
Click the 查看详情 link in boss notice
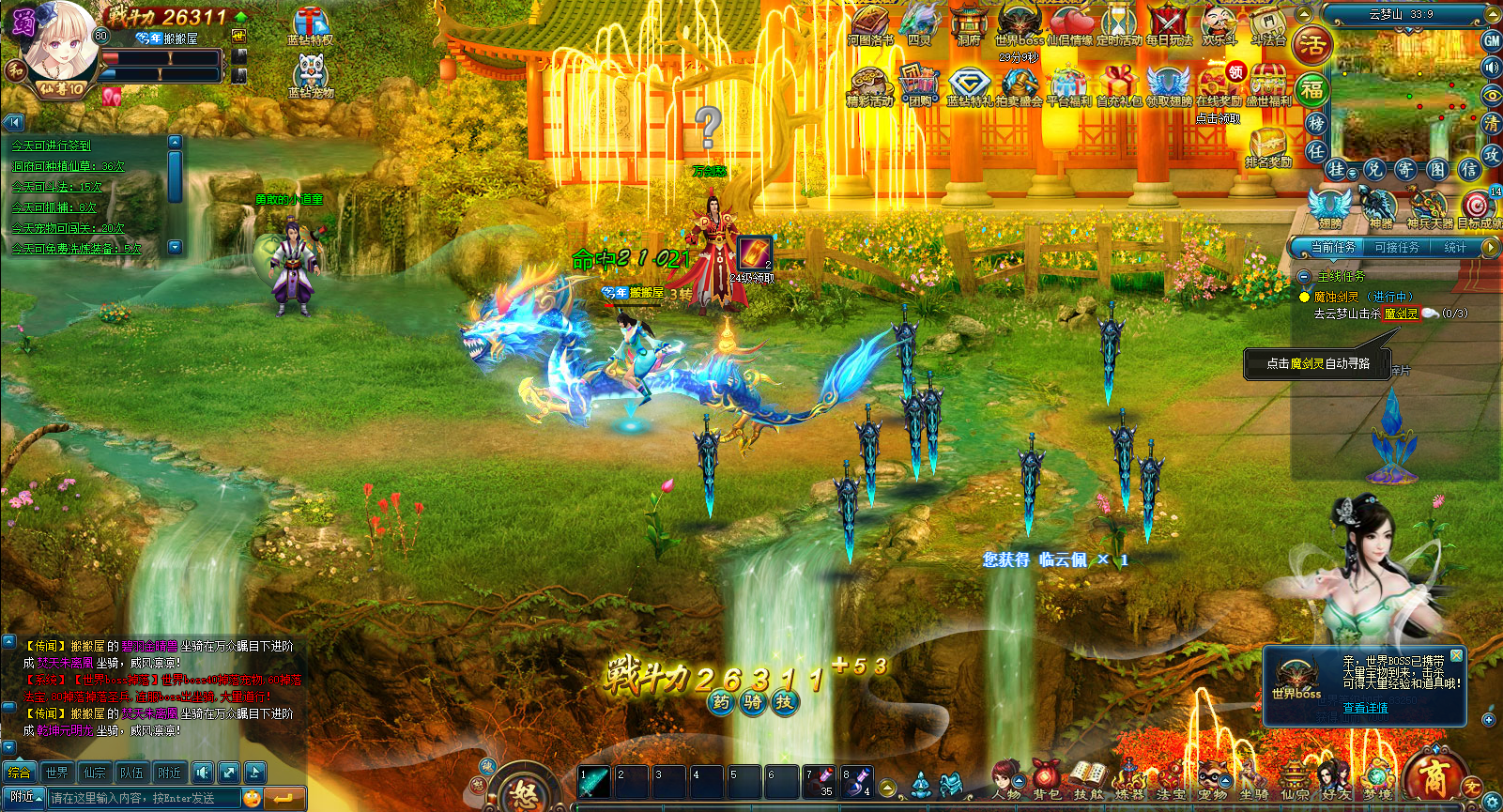coord(1365,708)
